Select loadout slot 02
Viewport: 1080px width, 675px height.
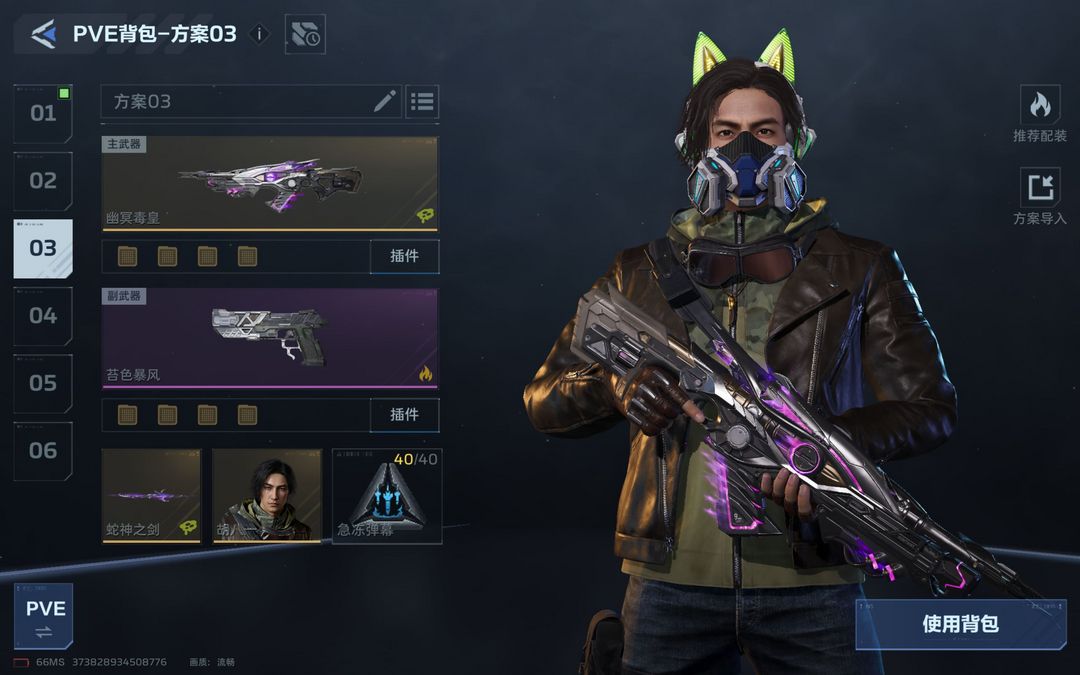pos(43,181)
